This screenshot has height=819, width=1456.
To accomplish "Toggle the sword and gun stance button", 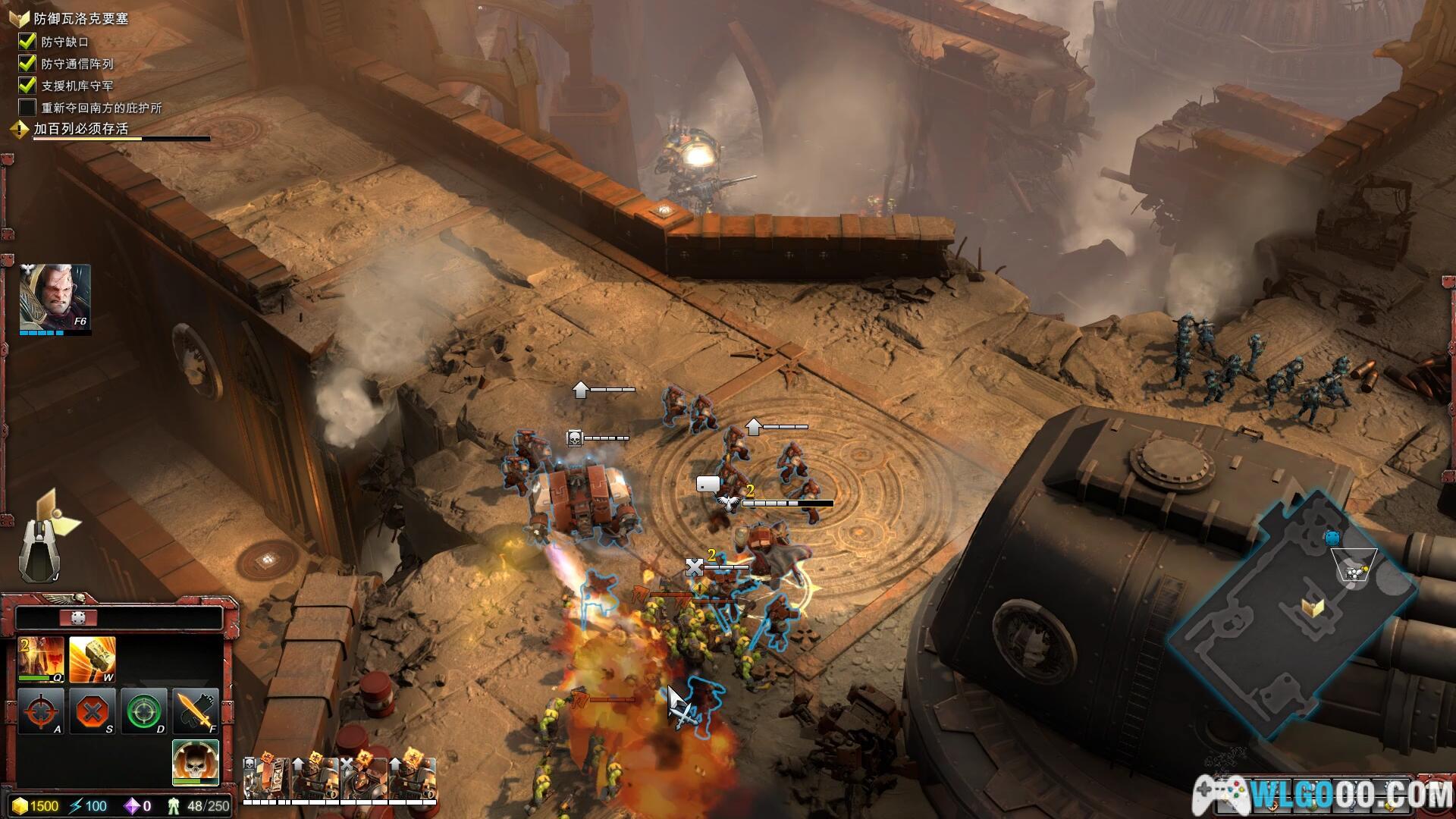I will pyautogui.click(x=195, y=711).
